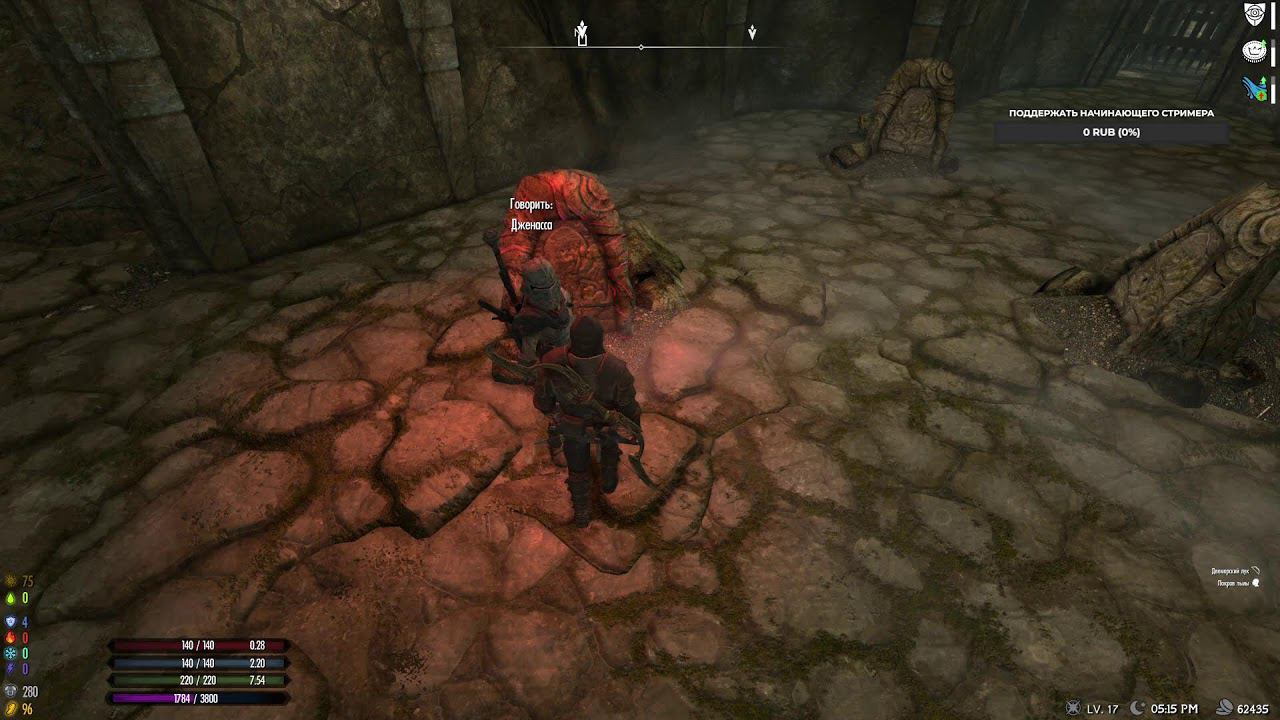Toggle the eye shield badge at top right
This screenshot has height=720, width=1280.
[x=1256, y=15]
